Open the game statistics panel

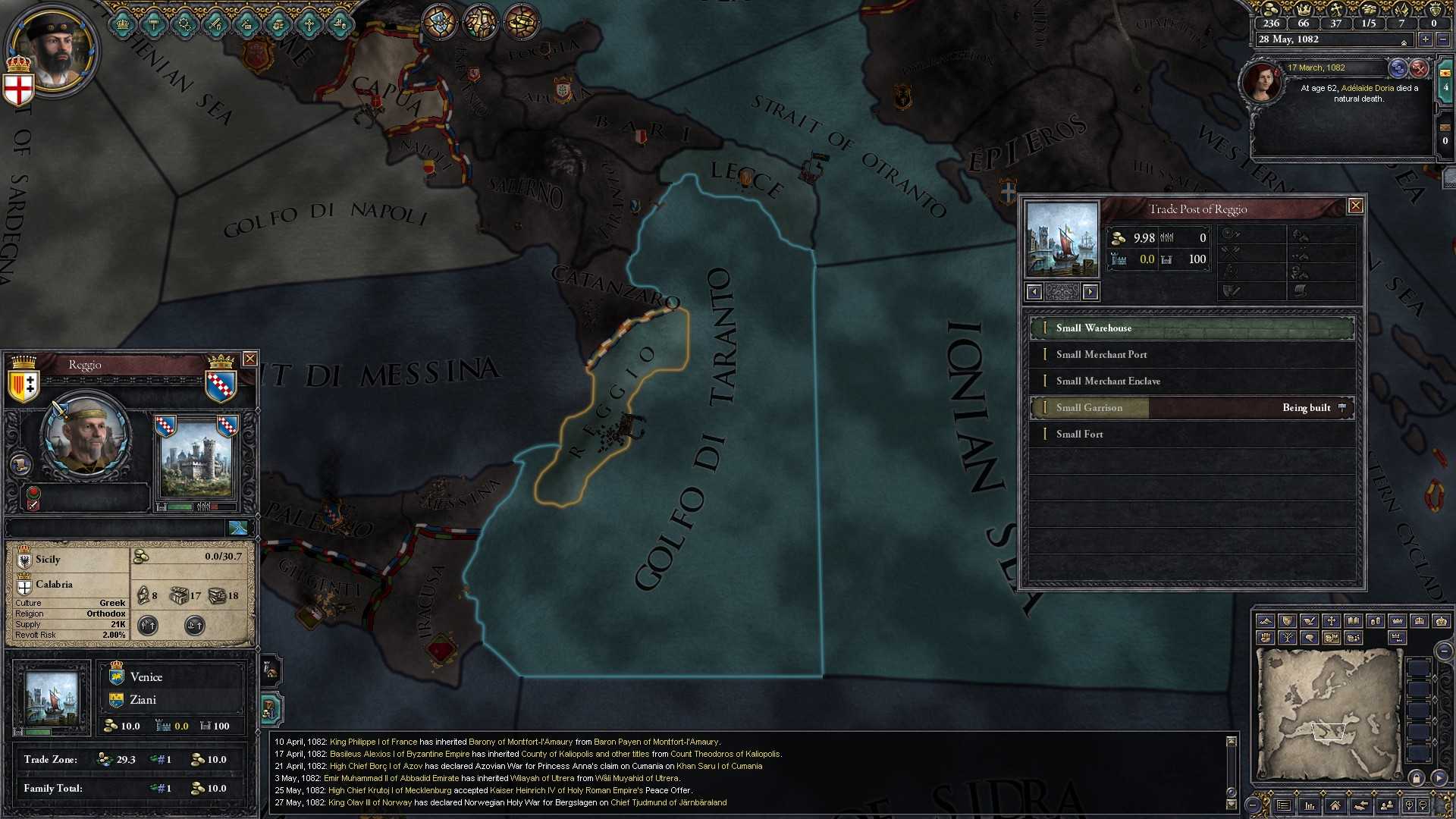[1310, 805]
